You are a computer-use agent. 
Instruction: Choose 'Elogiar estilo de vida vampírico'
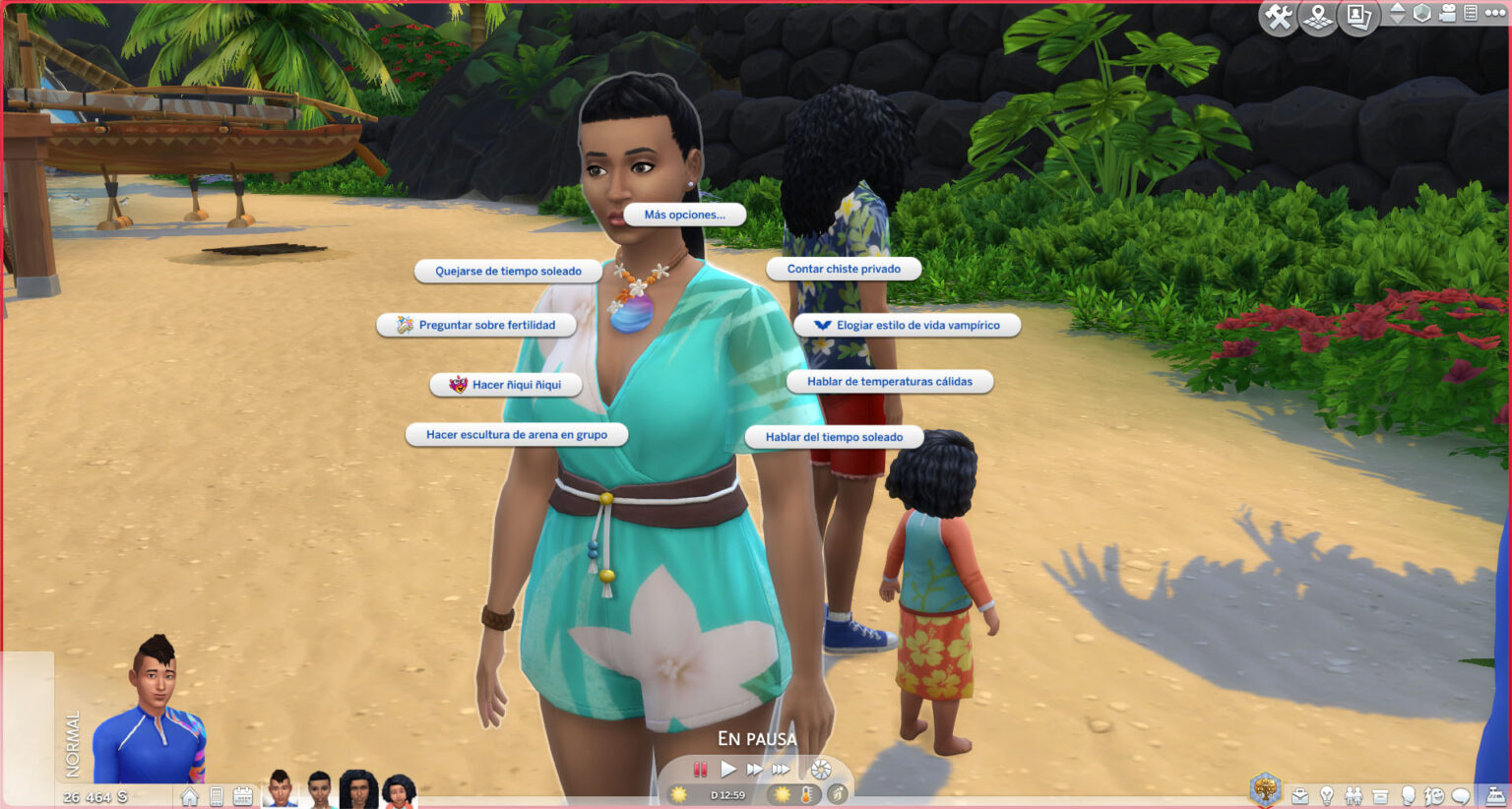pos(907,325)
